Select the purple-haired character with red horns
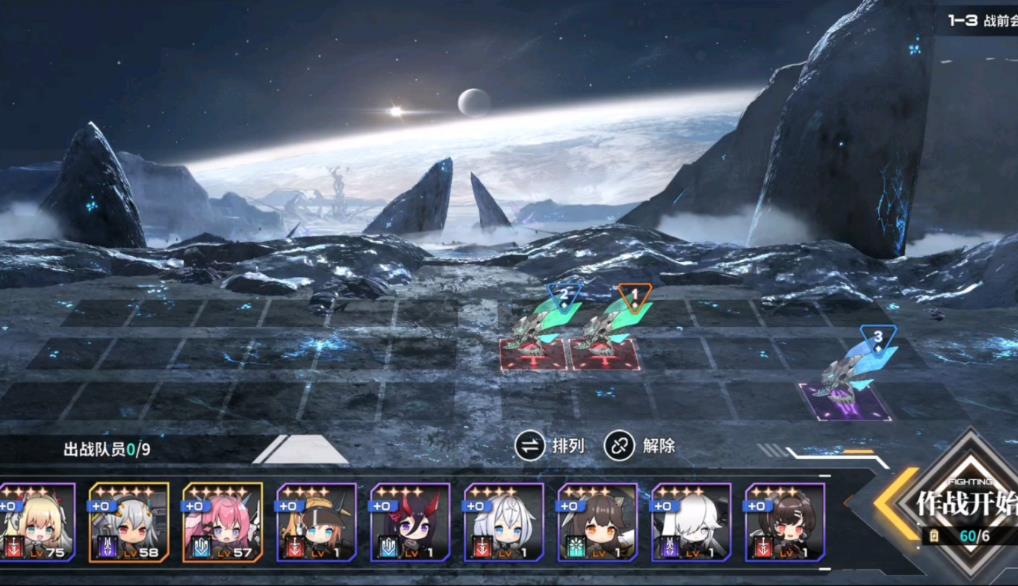This screenshot has height=586, width=1018. 410,522
